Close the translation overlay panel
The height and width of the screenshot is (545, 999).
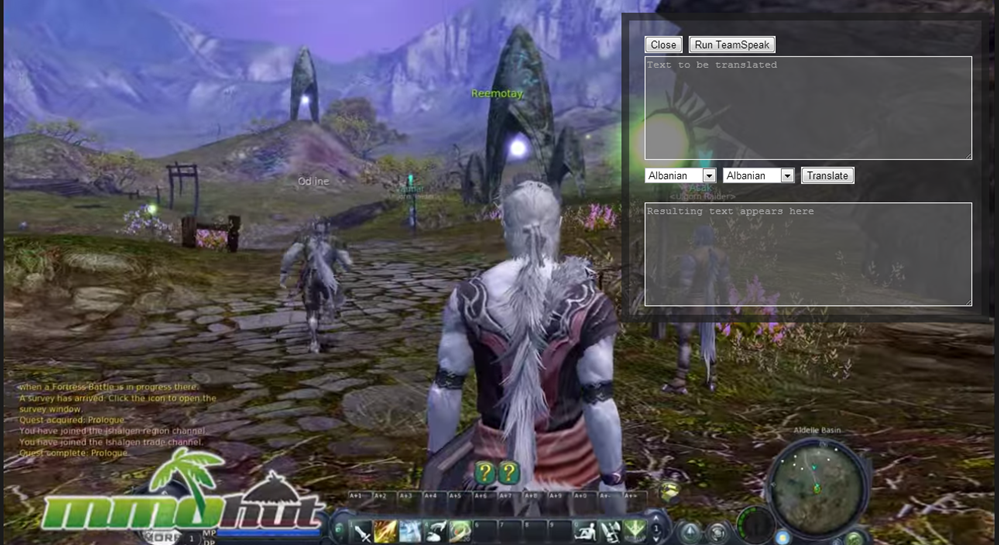click(x=663, y=45)
